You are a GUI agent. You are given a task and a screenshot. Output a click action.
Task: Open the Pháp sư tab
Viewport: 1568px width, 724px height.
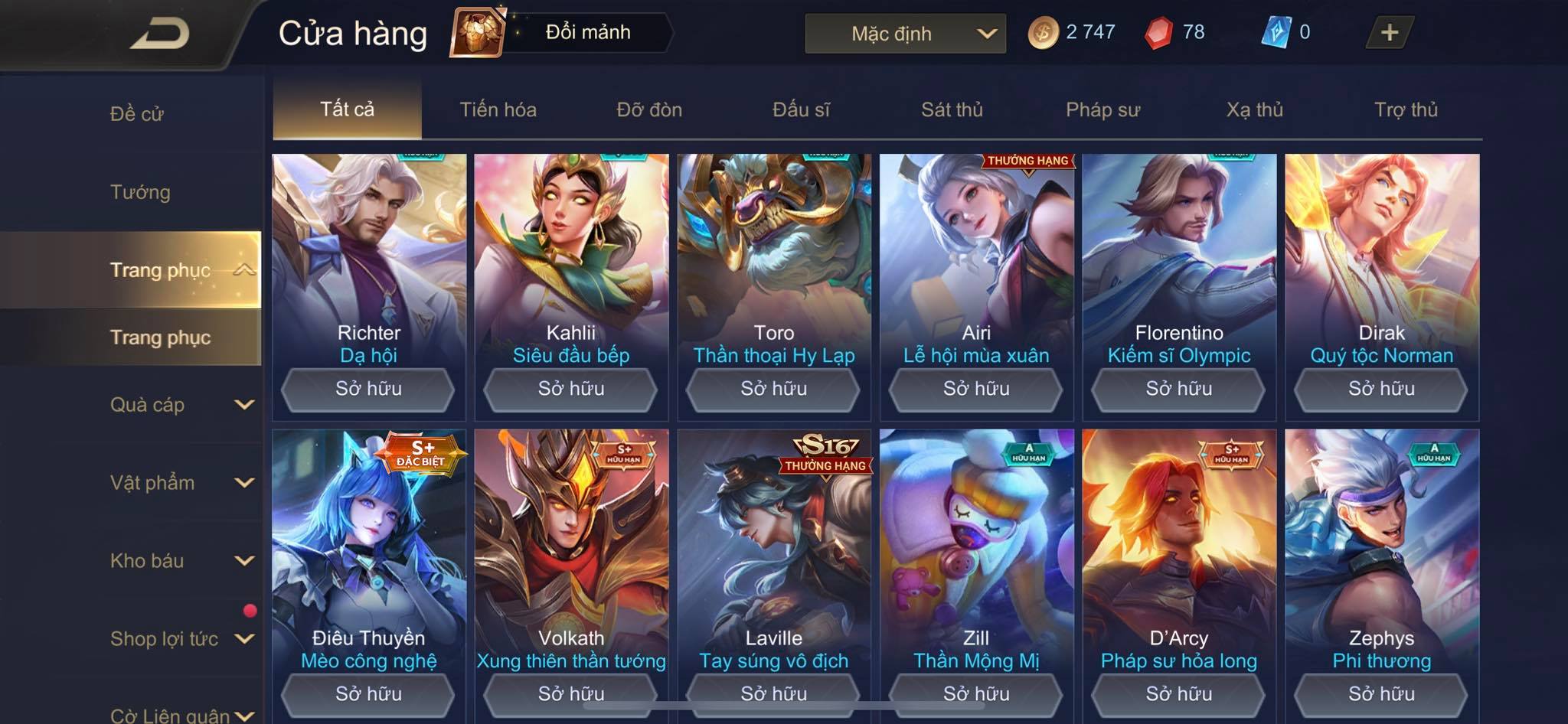(1102, 109)
